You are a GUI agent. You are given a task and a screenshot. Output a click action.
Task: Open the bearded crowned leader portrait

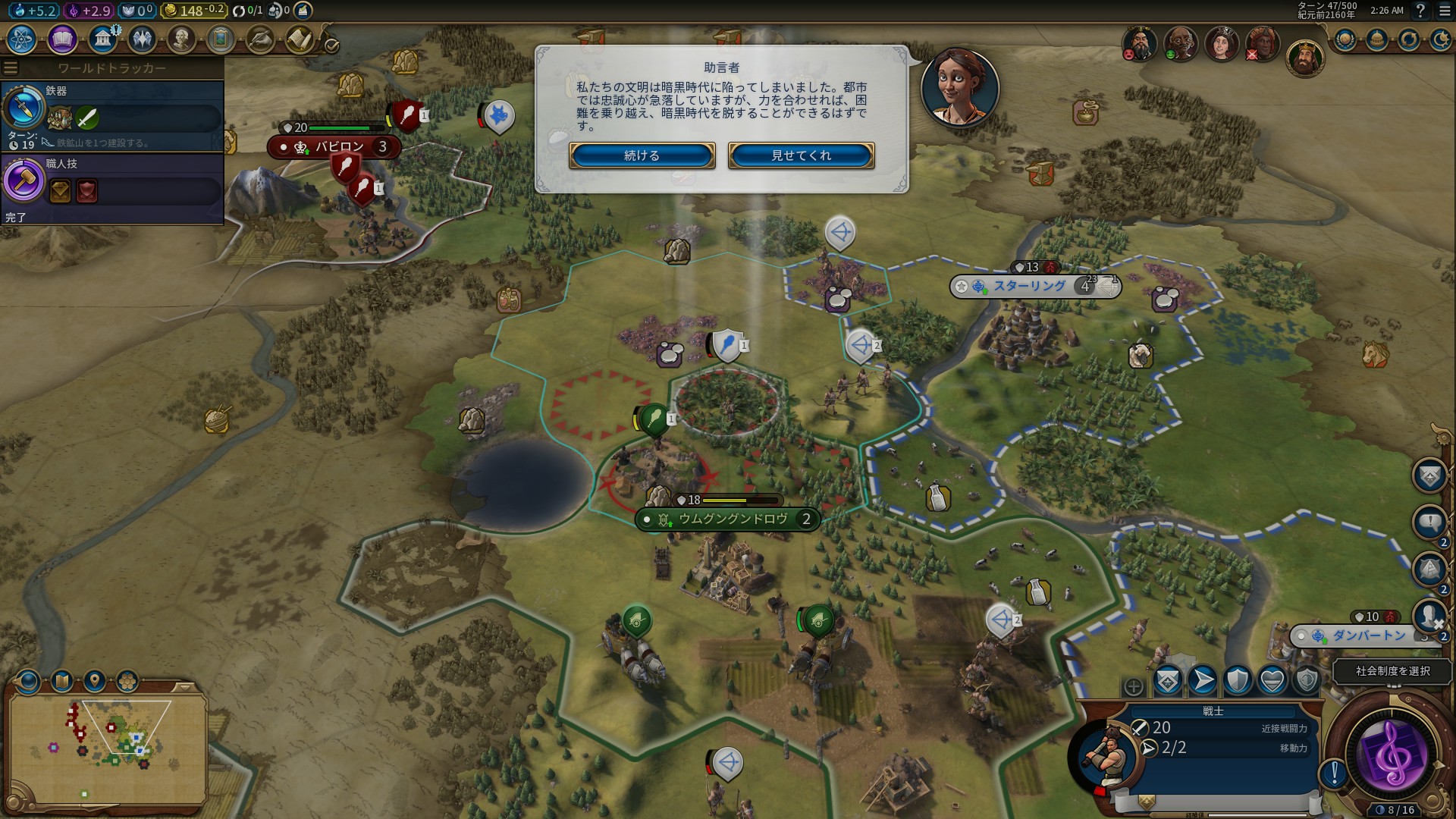pyautogui.click(x=1304, y=57)
